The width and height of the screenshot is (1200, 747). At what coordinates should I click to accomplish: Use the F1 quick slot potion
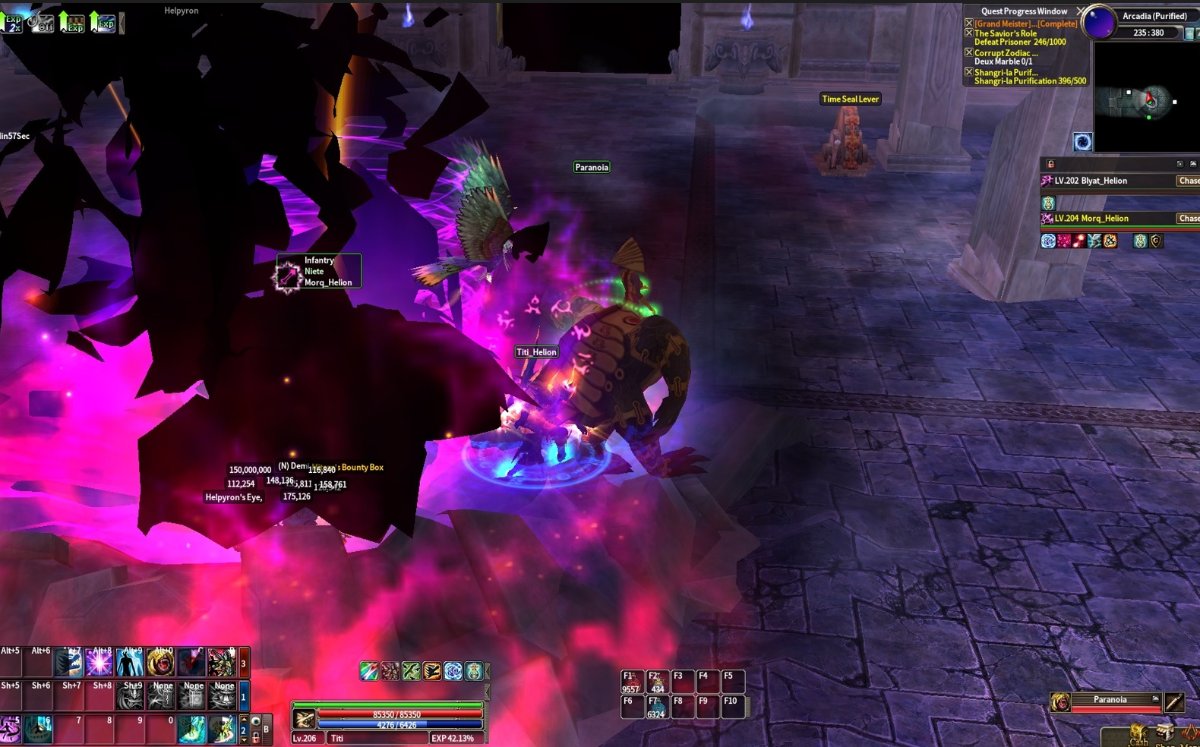631,682
